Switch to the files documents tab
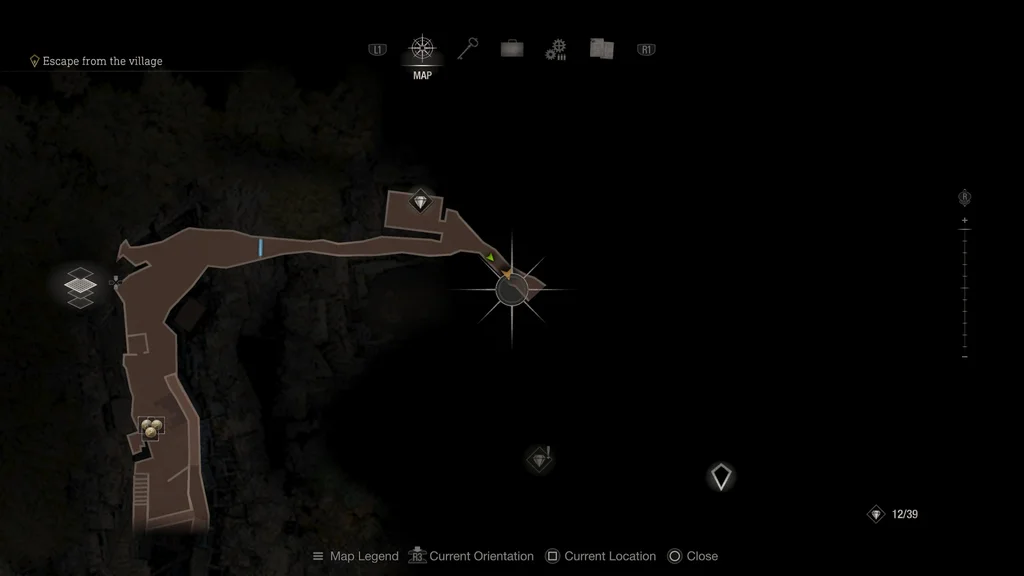 tap(601, 49)
